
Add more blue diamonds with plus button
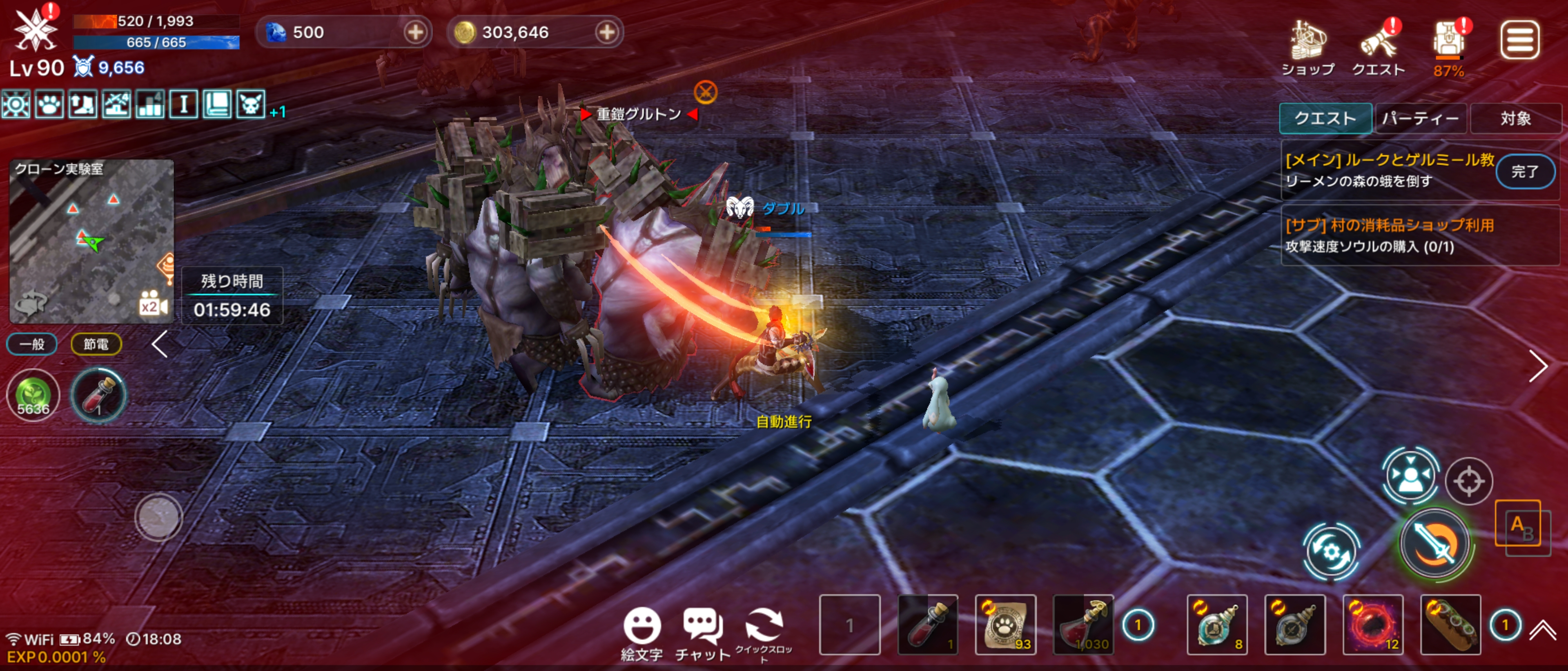pos(415,32)
